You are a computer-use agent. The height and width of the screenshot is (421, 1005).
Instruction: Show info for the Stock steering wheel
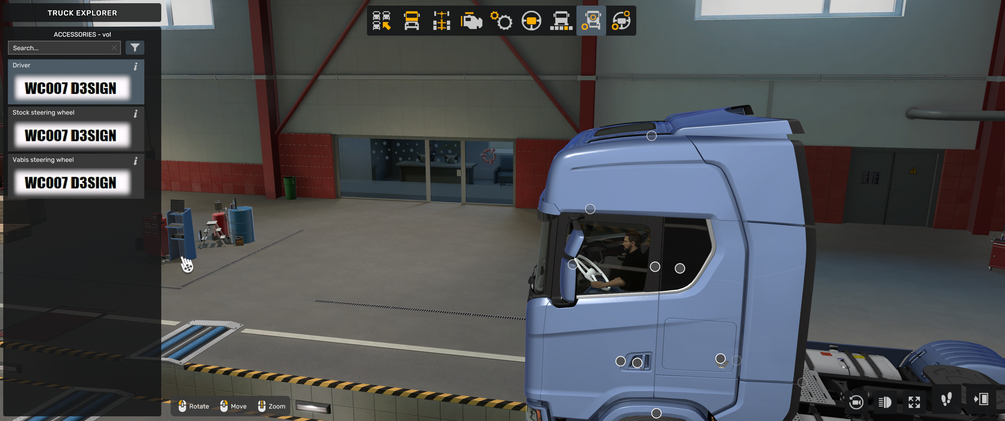click(x=135, y=114)
